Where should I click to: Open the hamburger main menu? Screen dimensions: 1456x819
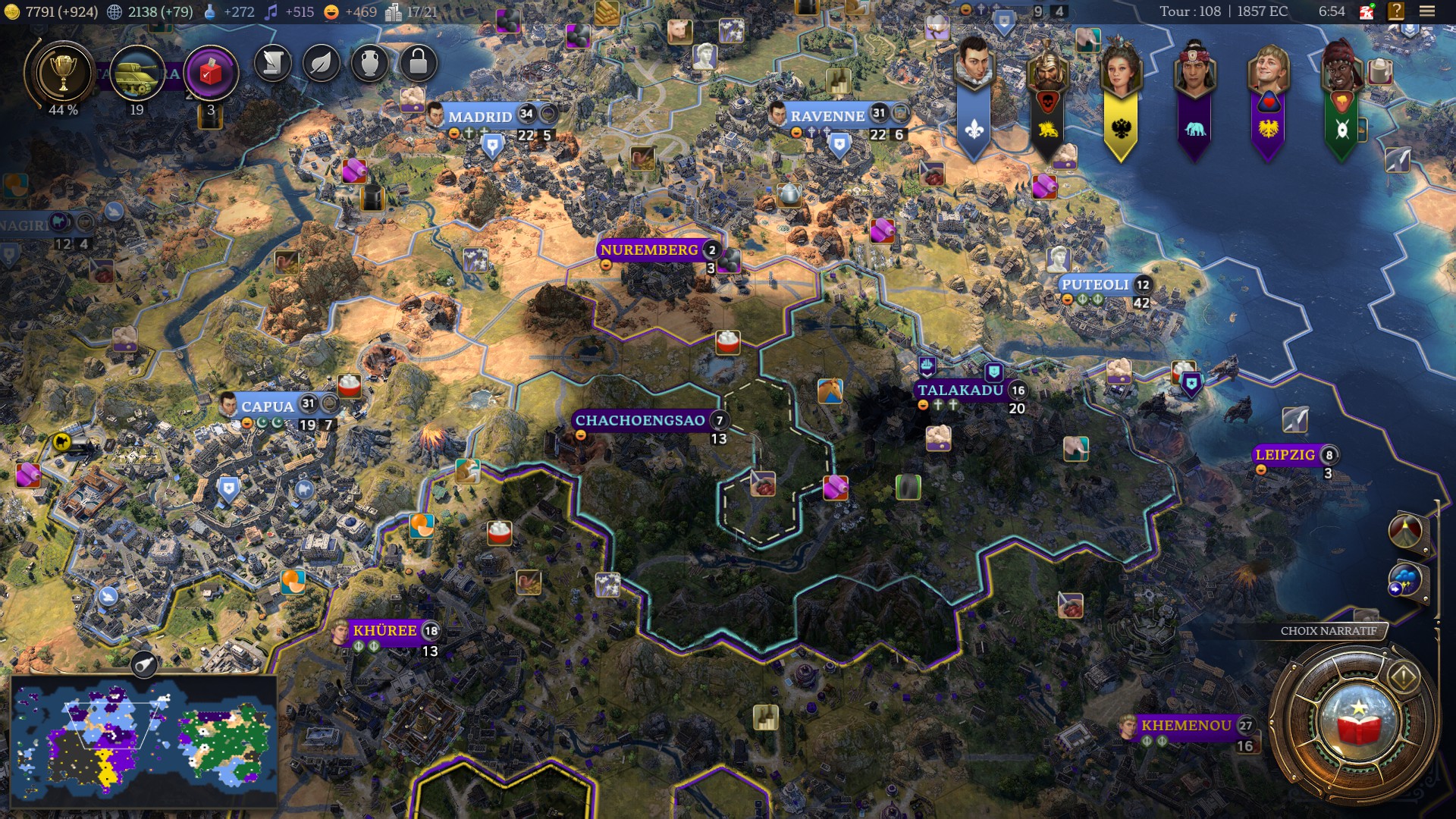pos(1427,11)
